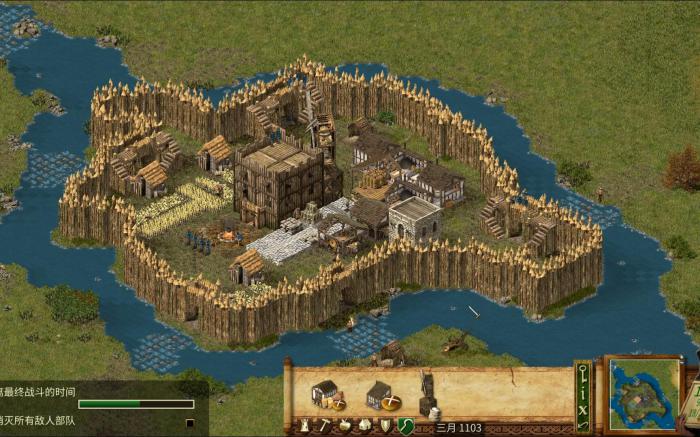
Task: Switch to the shield weapons category
Action: [385, 427]
